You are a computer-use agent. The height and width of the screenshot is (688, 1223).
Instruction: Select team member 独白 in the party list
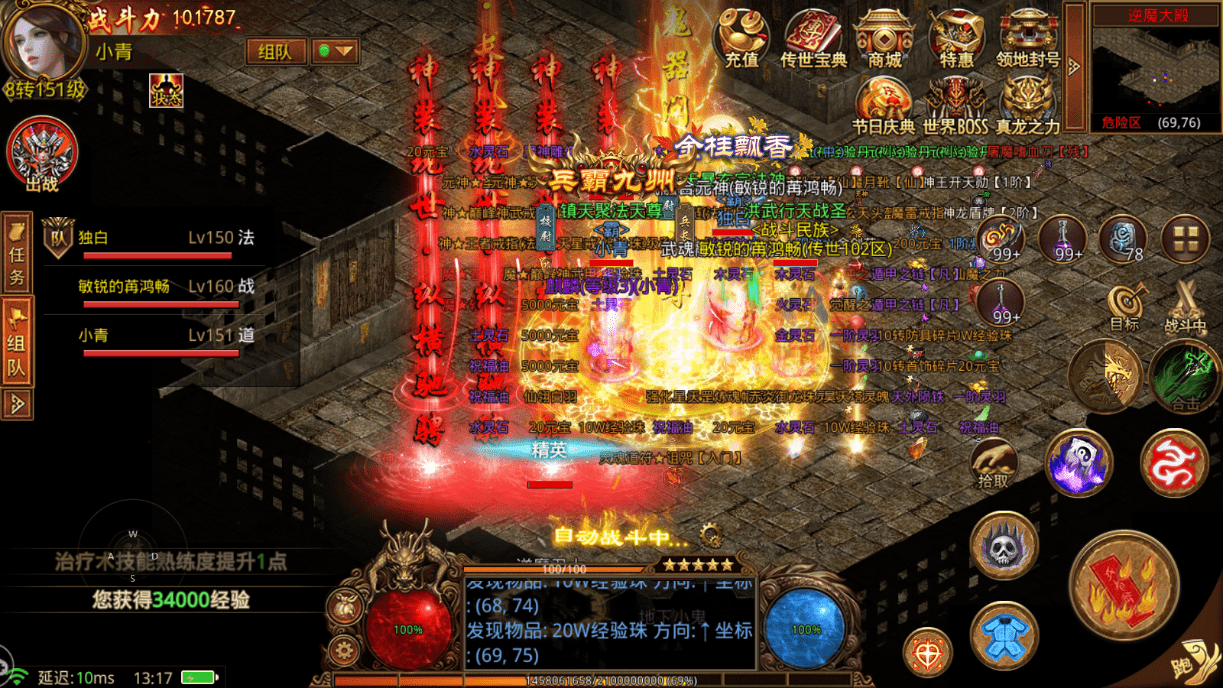[x=150, y=240]
